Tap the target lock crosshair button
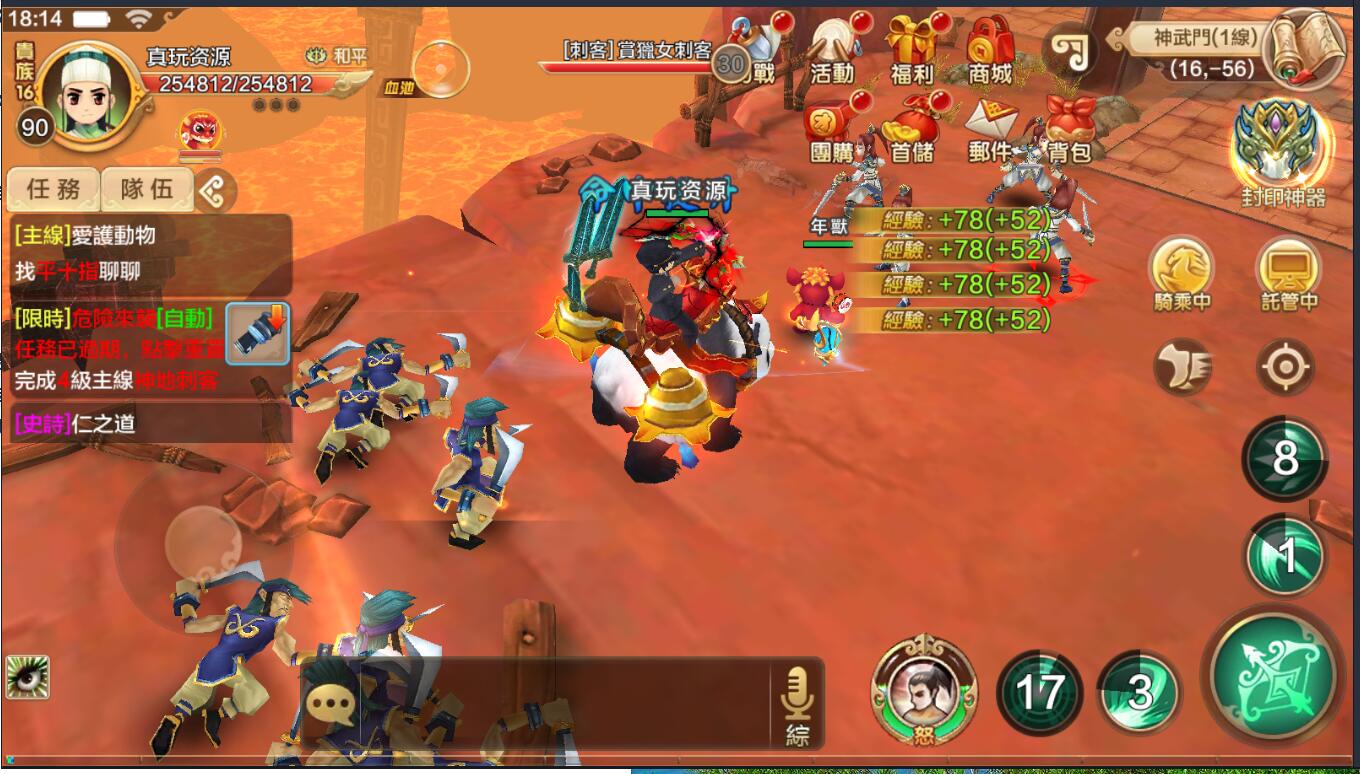The width and height of the screenshot is (1360, 774). pos(1286,368)
